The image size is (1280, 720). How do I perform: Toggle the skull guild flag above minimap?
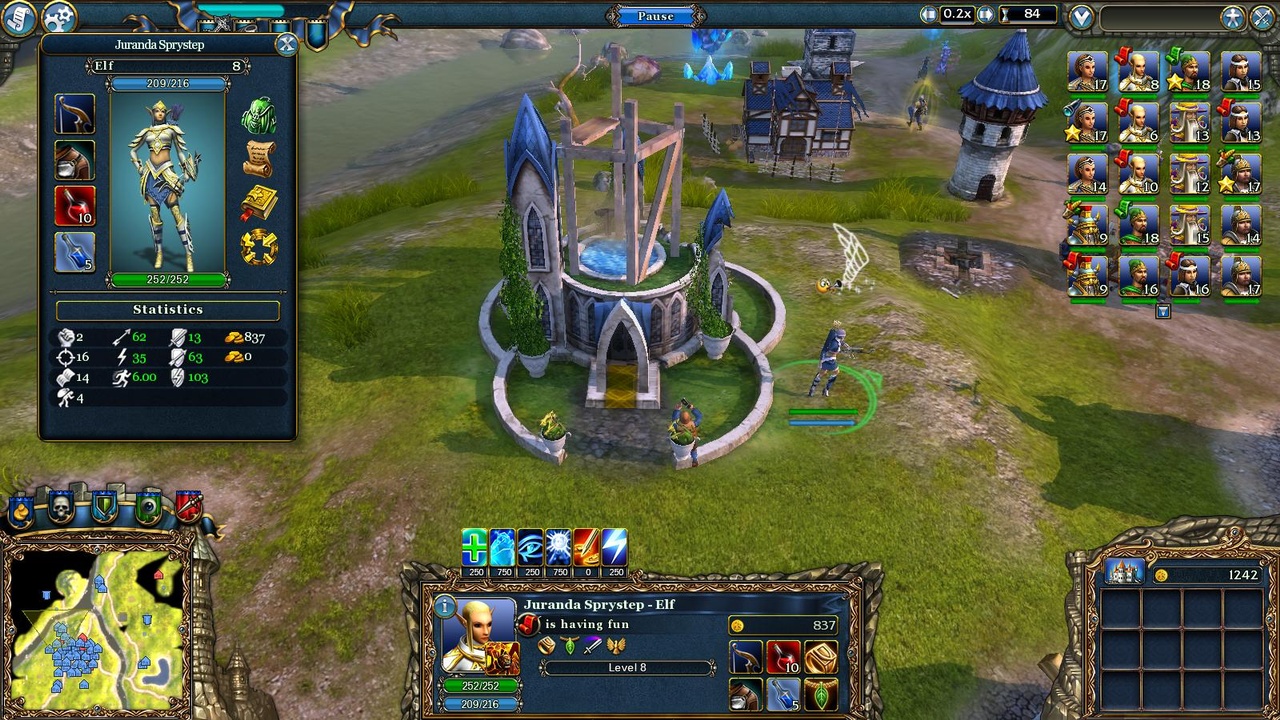61,505
